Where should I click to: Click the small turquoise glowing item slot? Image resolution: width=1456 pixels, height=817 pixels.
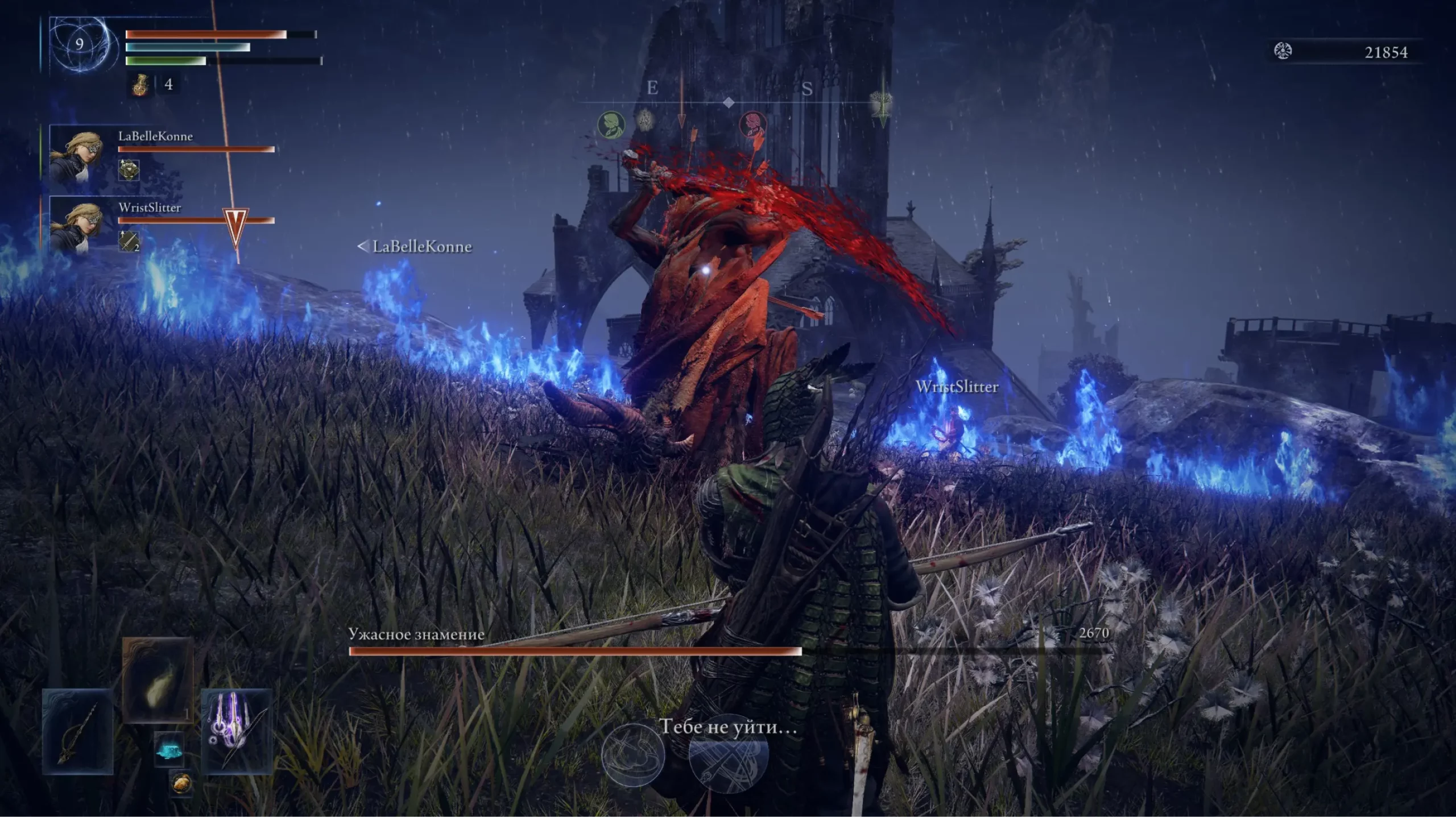point(169,751)
